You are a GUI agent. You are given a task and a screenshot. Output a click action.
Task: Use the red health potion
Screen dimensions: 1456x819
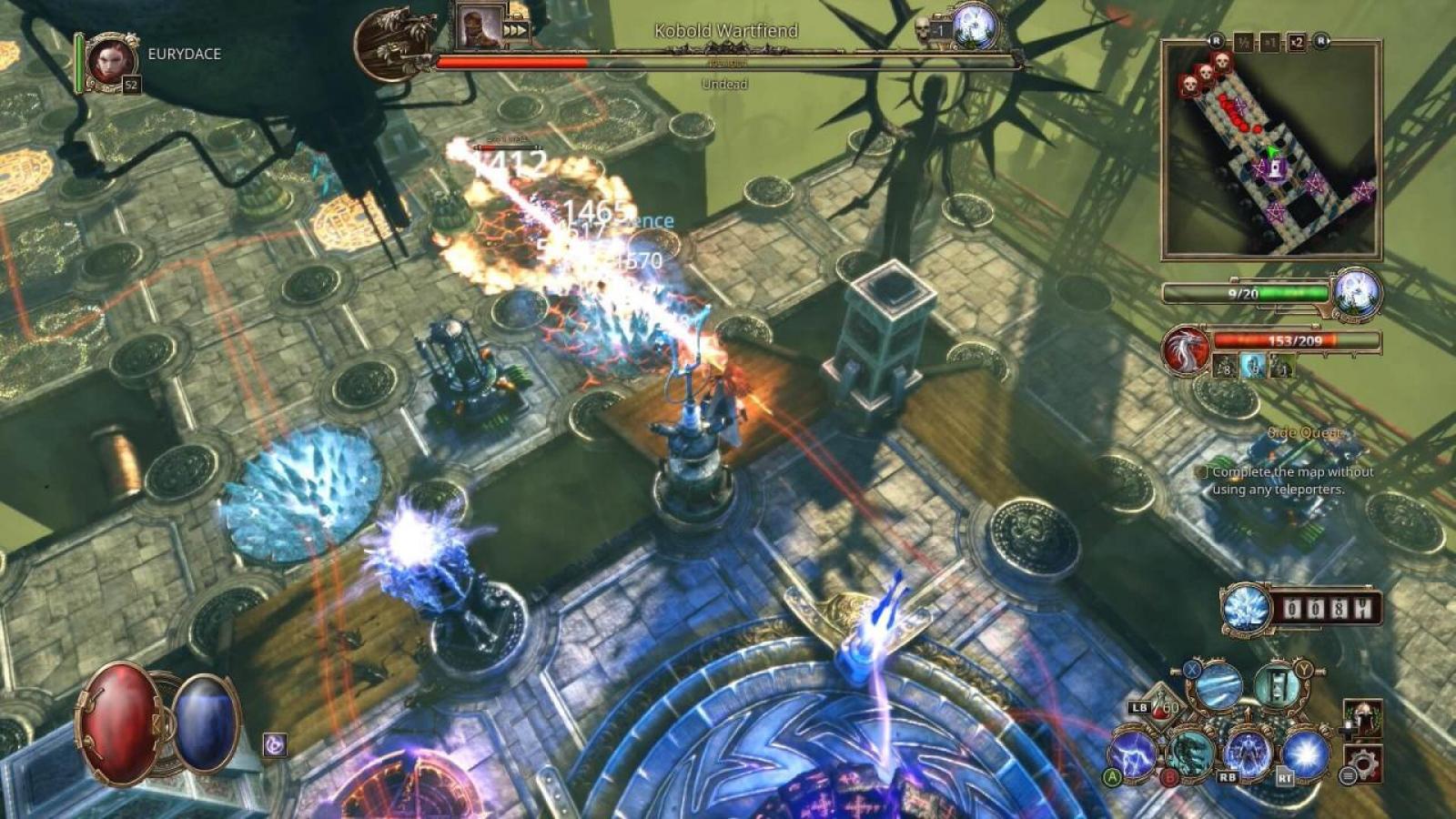pyautogui.click(x=119, y=723)
